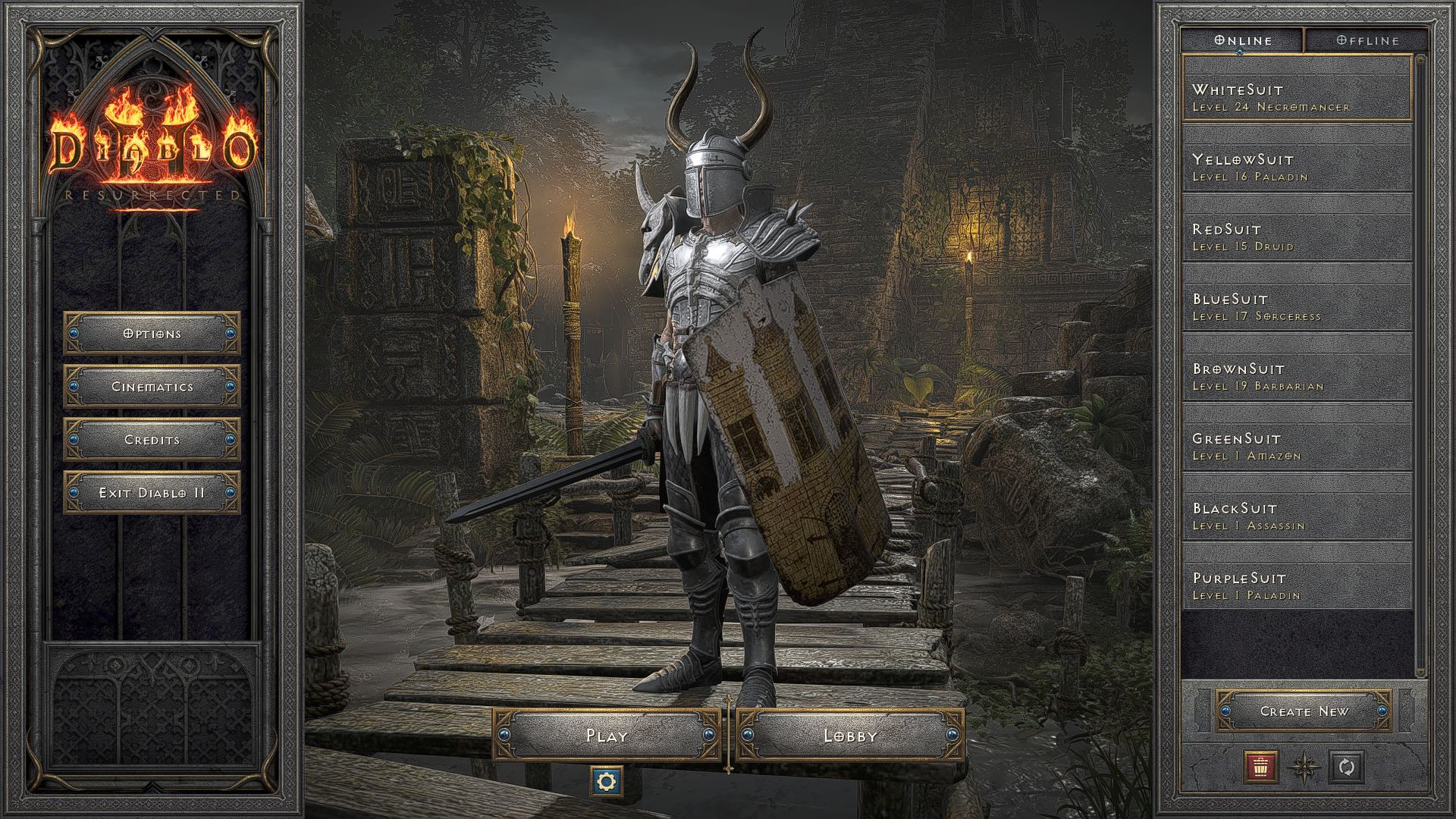Screen dimensions: 1456x819
Task: Select the WhiteSuit Necromancer character
Action: pos(1297,97)
